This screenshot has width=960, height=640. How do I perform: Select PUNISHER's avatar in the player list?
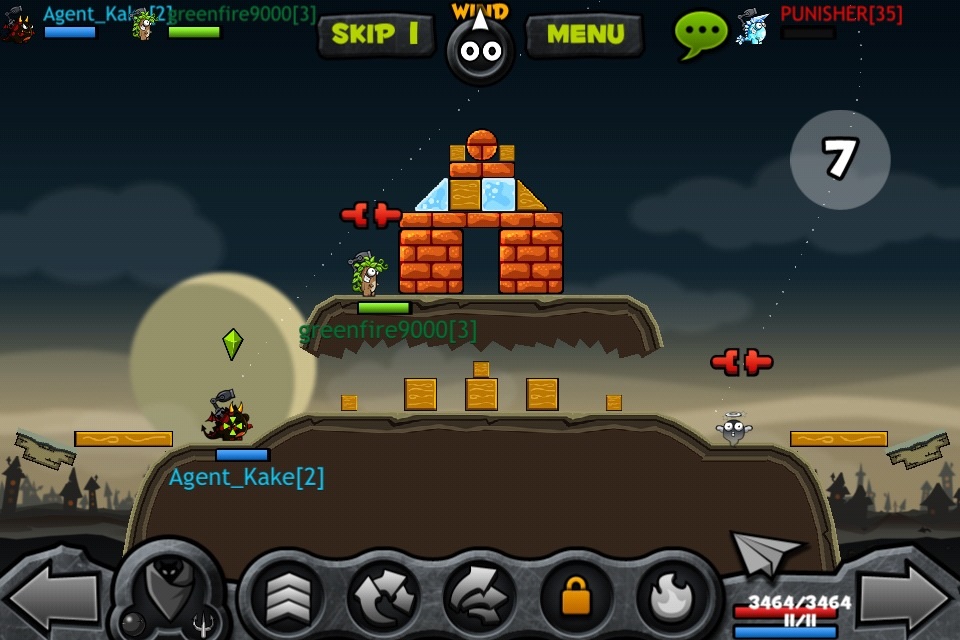(x=753, y=26)
